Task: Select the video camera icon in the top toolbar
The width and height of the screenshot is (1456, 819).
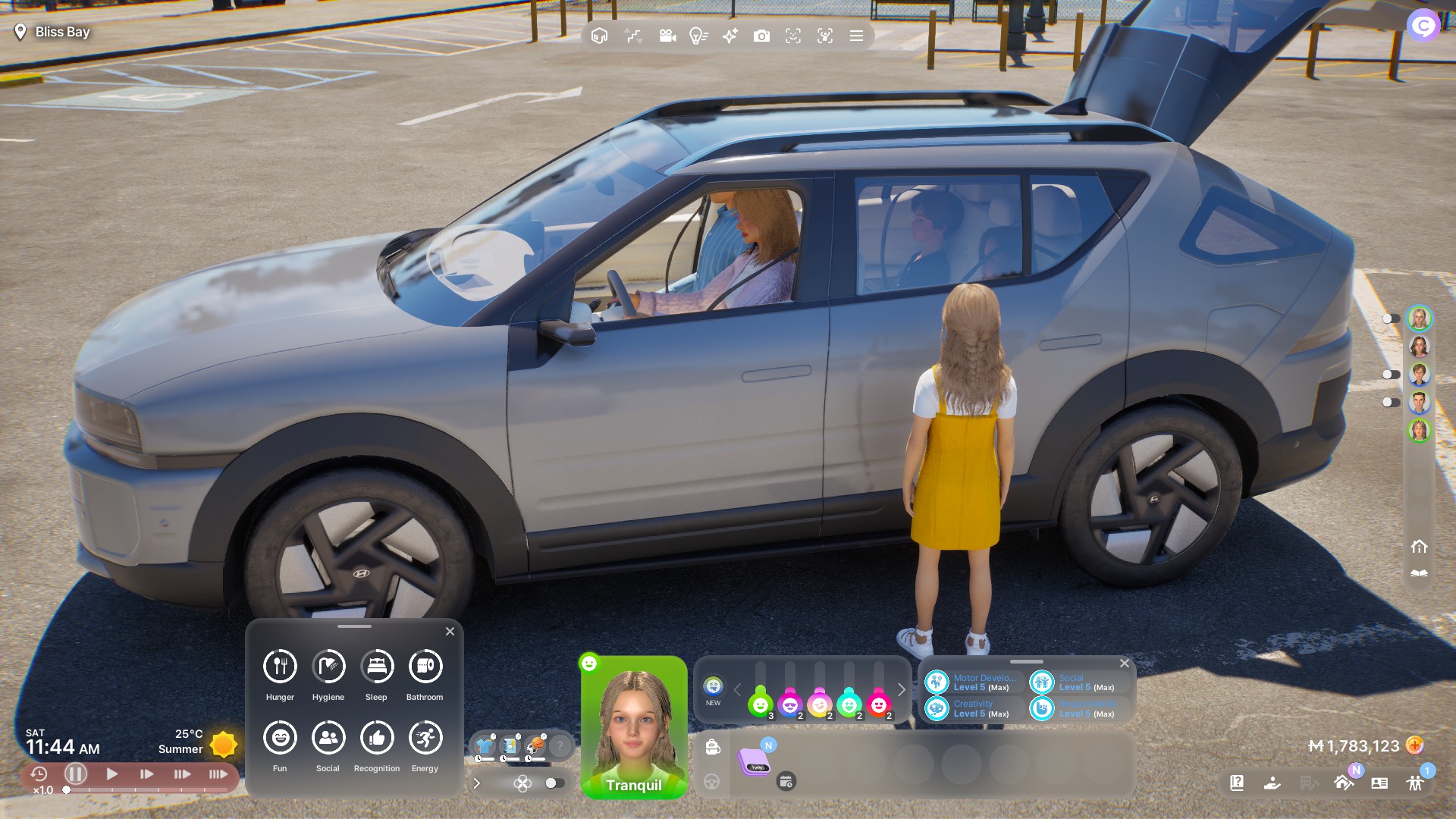Action: [667, 36]
